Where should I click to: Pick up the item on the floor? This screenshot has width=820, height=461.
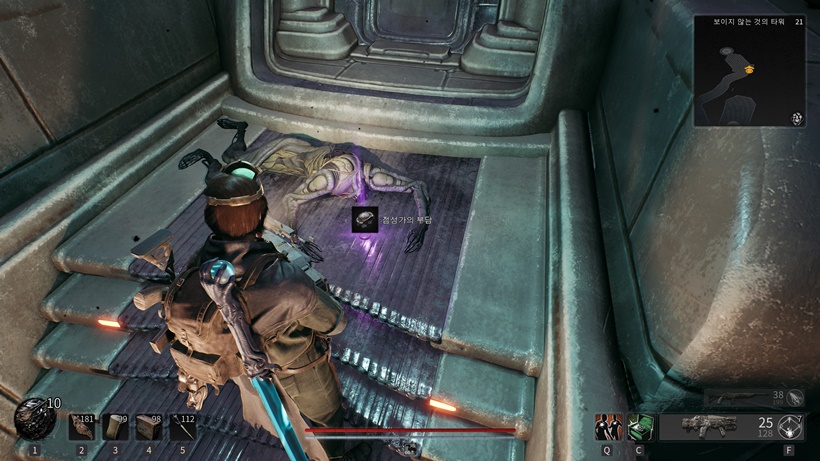[365, 221]
